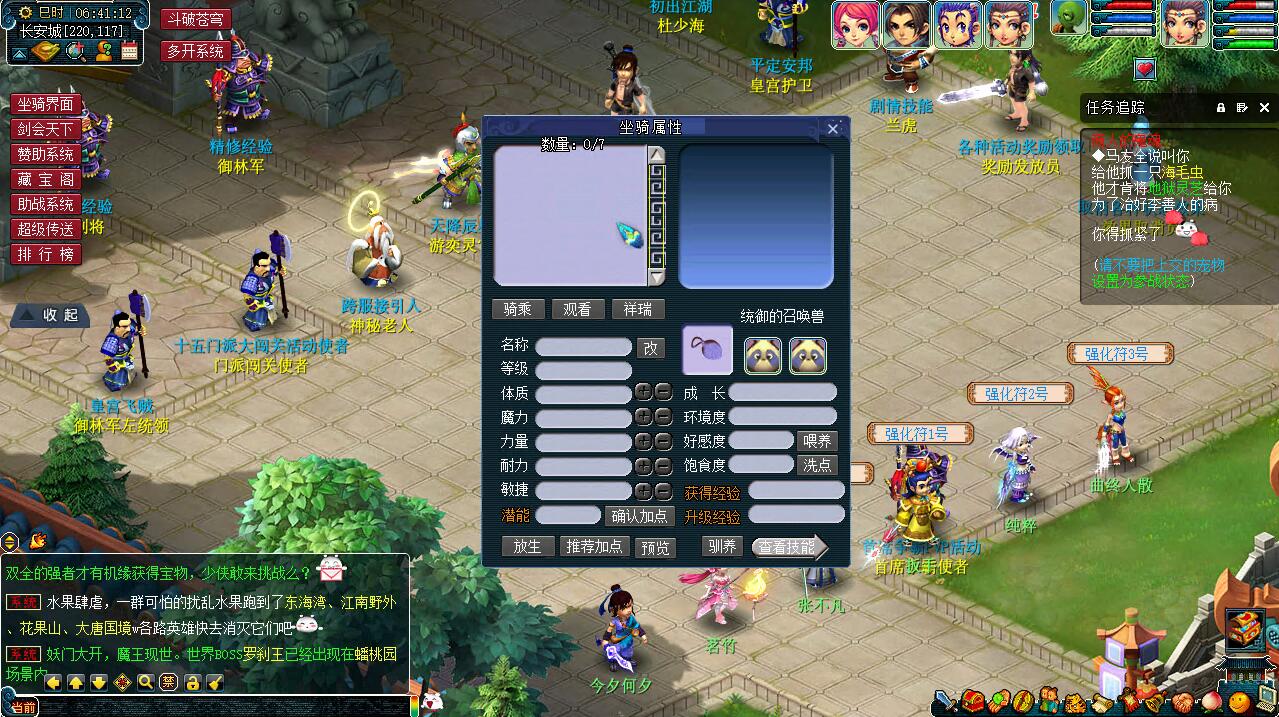Collapse side menu with 收起
Screen dimensions: 1279x717
pos(50,315)
